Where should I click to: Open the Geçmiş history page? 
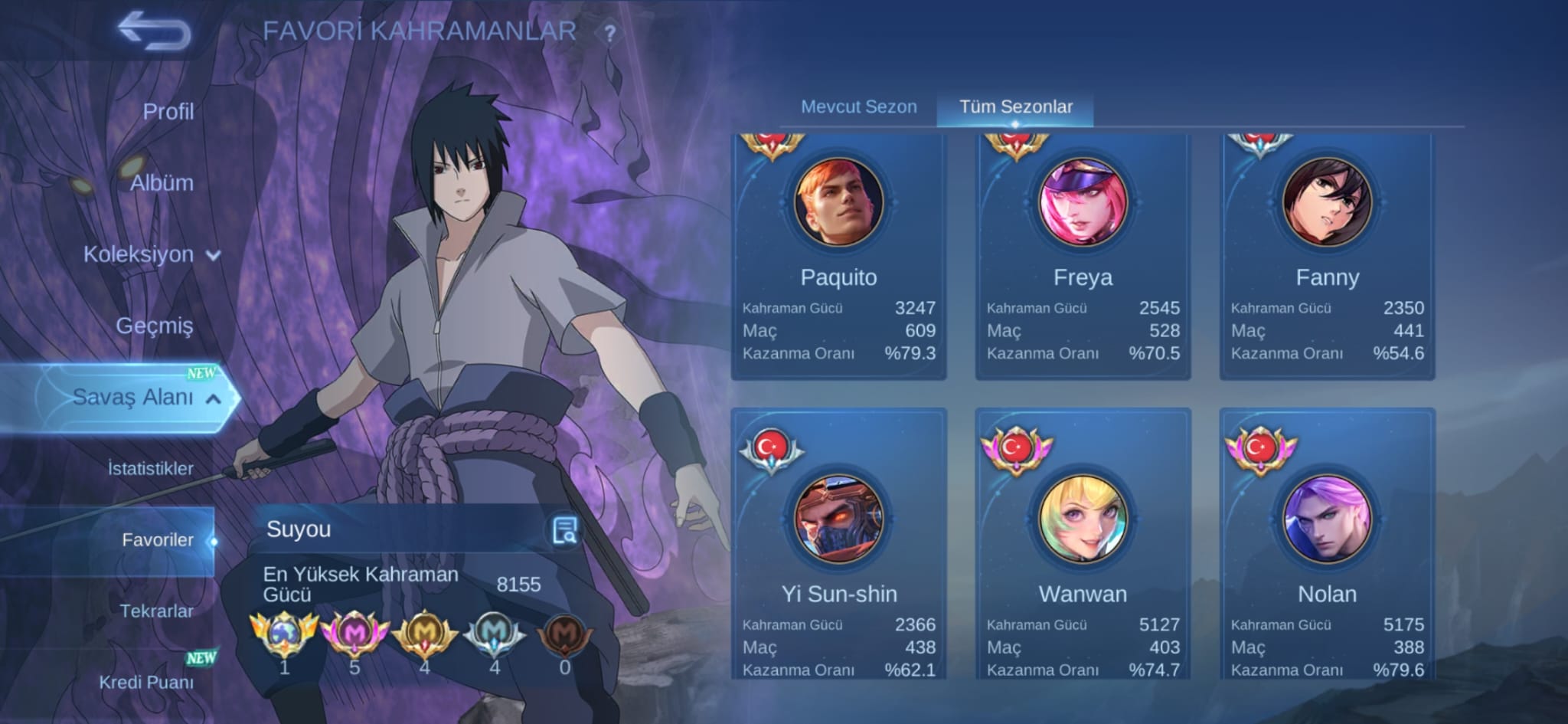coord(154,326)
